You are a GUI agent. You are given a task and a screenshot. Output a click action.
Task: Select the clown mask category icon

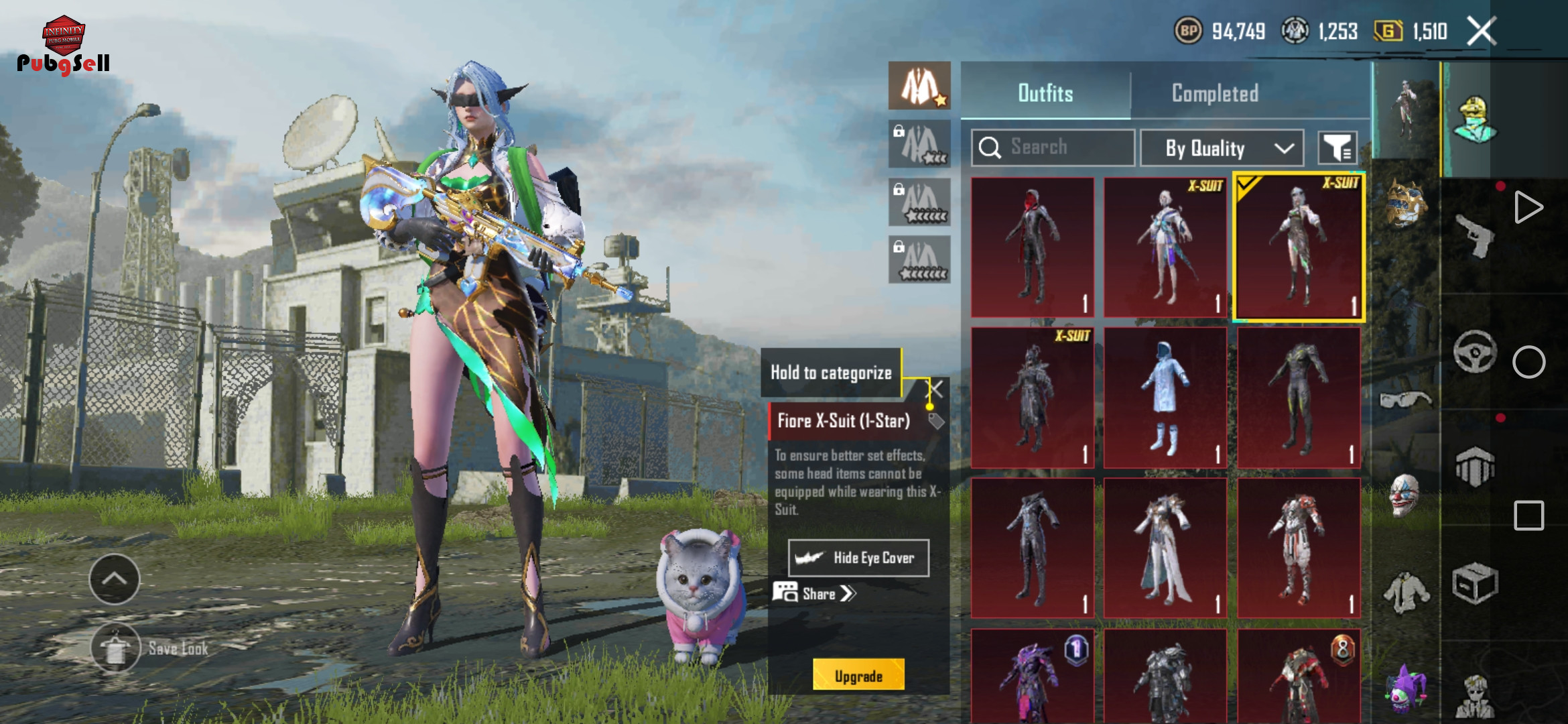coord(1404,495)
